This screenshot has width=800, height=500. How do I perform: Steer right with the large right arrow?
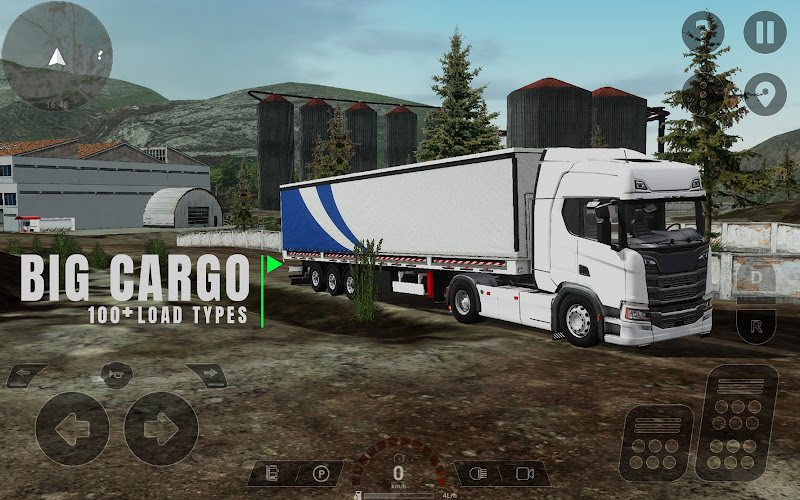pos(160,429)
